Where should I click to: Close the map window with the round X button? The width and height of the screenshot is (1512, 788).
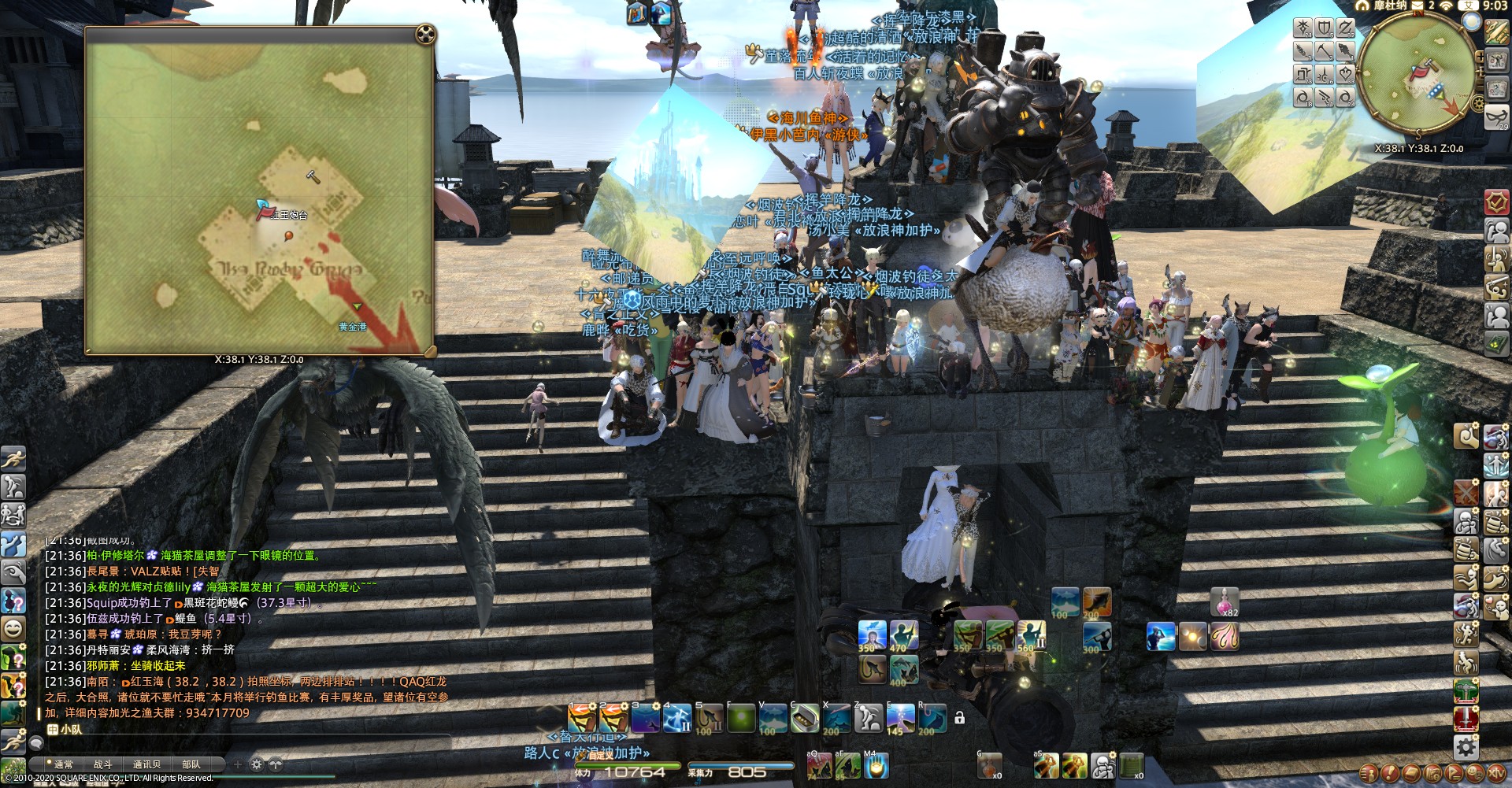(x=425, y=35)
